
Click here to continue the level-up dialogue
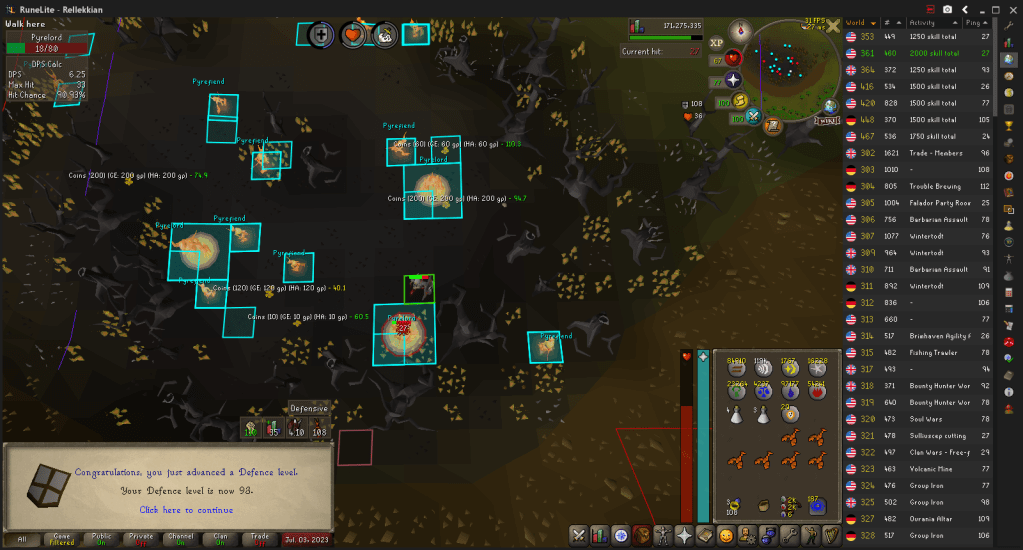[188, 510]
